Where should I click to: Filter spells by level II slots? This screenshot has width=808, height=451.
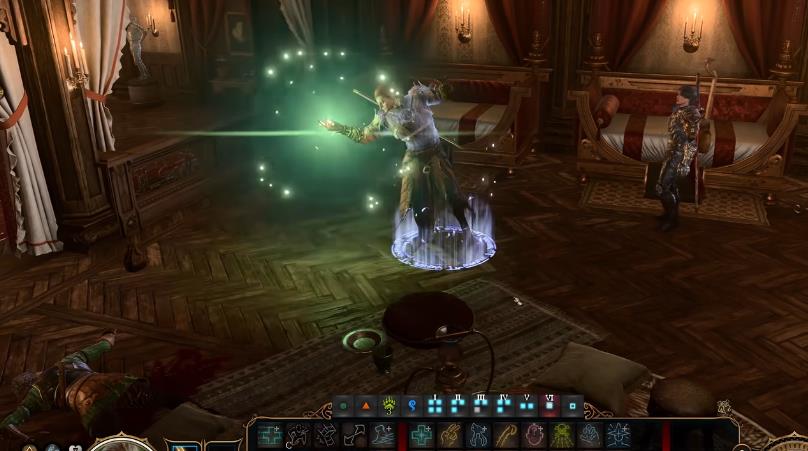tap(459, 406)
